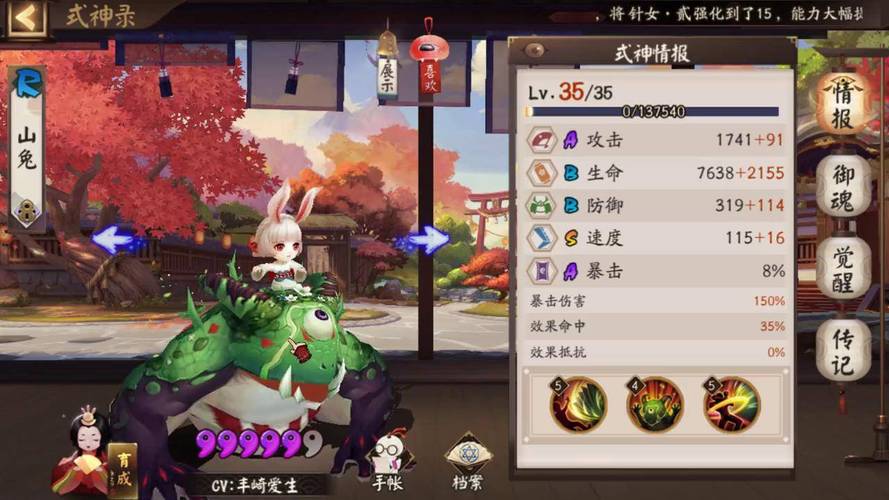Tap the 展示 display bell charm
Viewport: 889px width, 500px height.
(387, 68)
